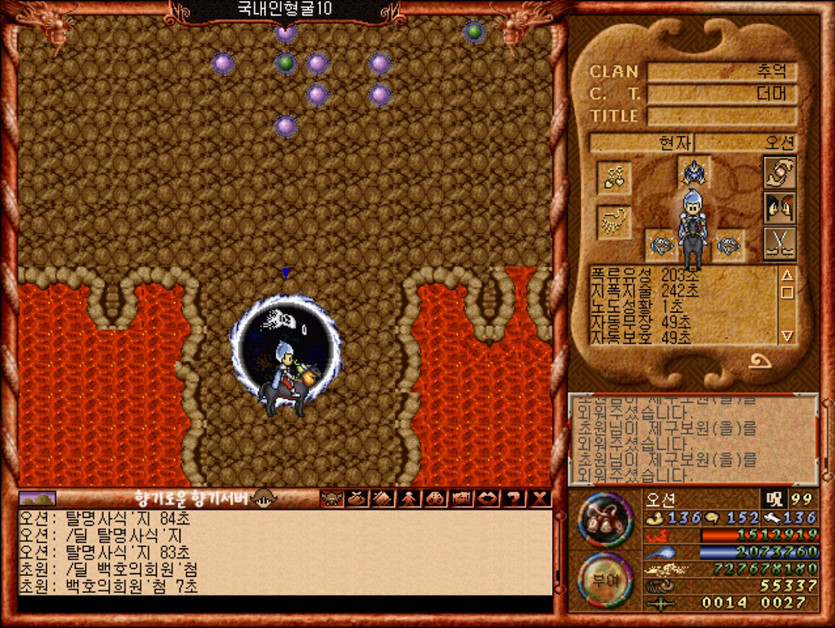Open help with the question mark icon
Image resolution: width=835 pixels, height=628 pixels.
(514, 498)
